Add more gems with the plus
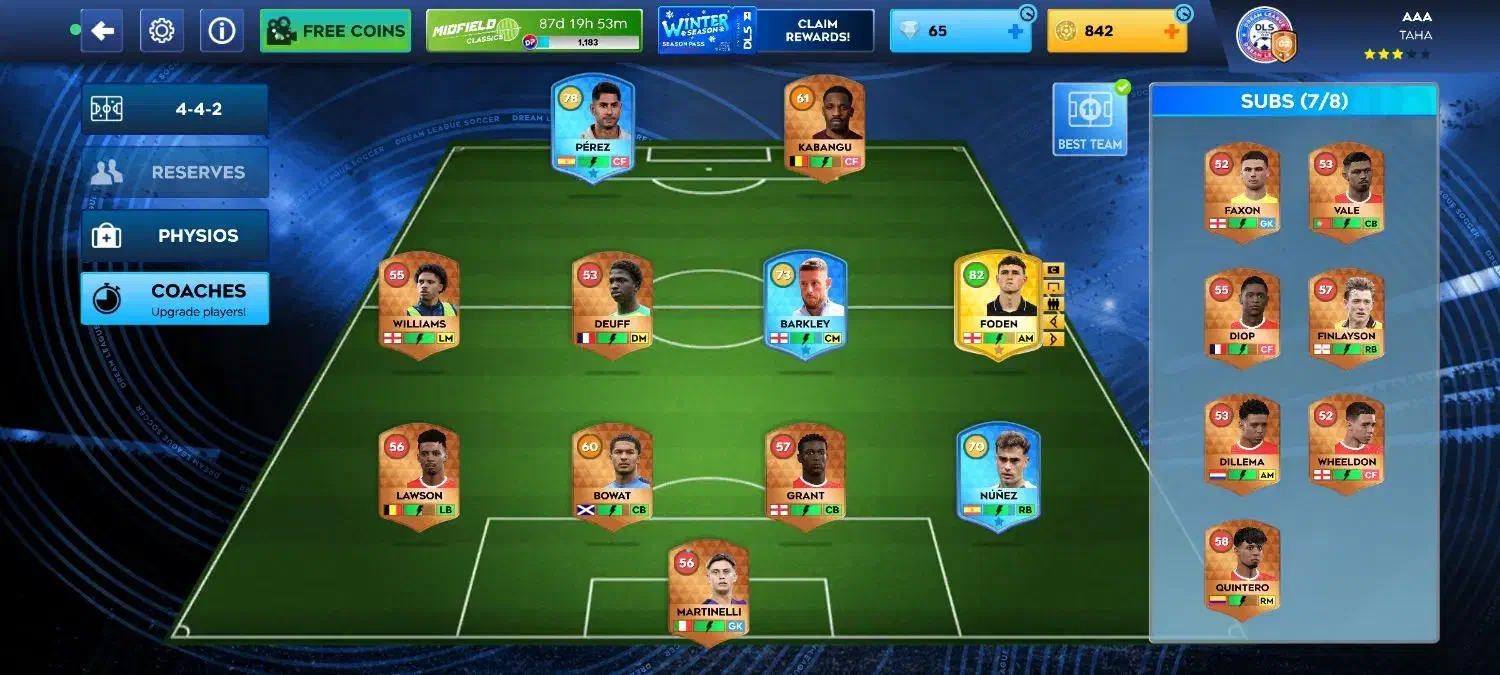The image size is (1500, 675). pyautogui.click(x=1015, y=31)
